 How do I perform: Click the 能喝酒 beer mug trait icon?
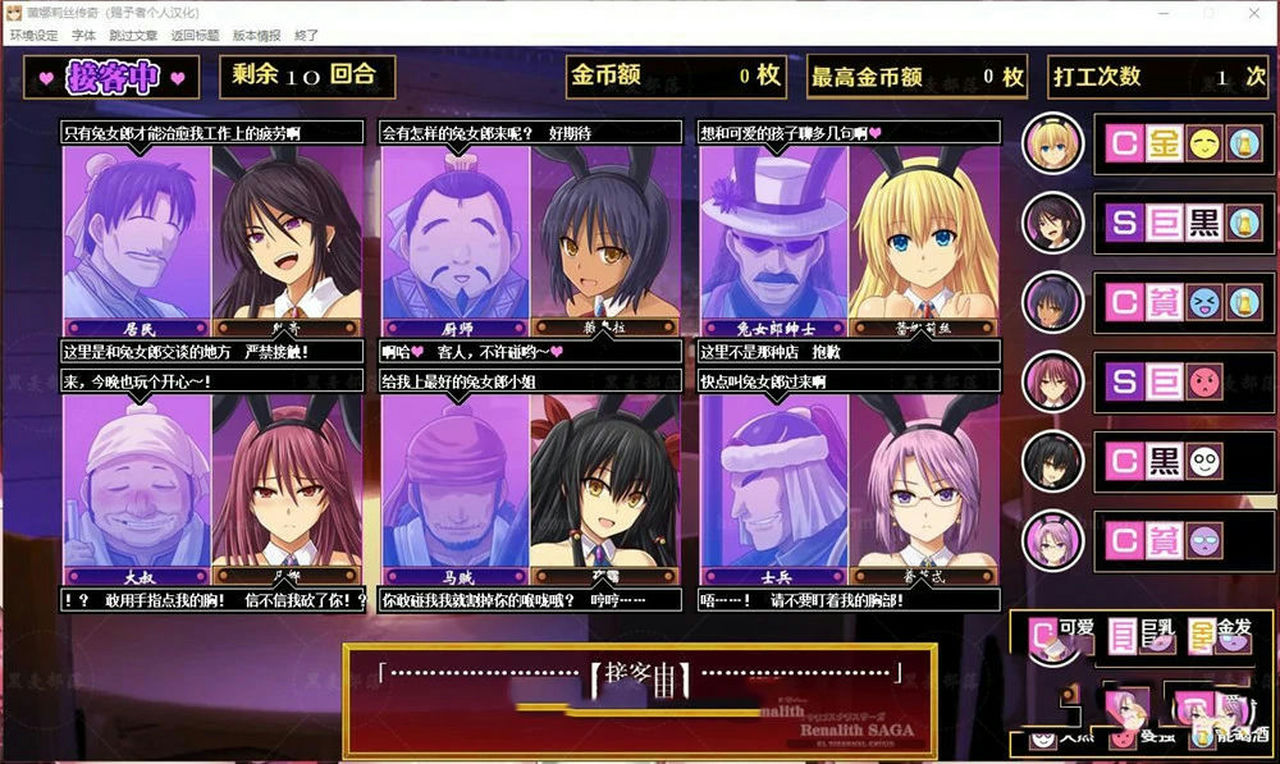point(1202,742)
